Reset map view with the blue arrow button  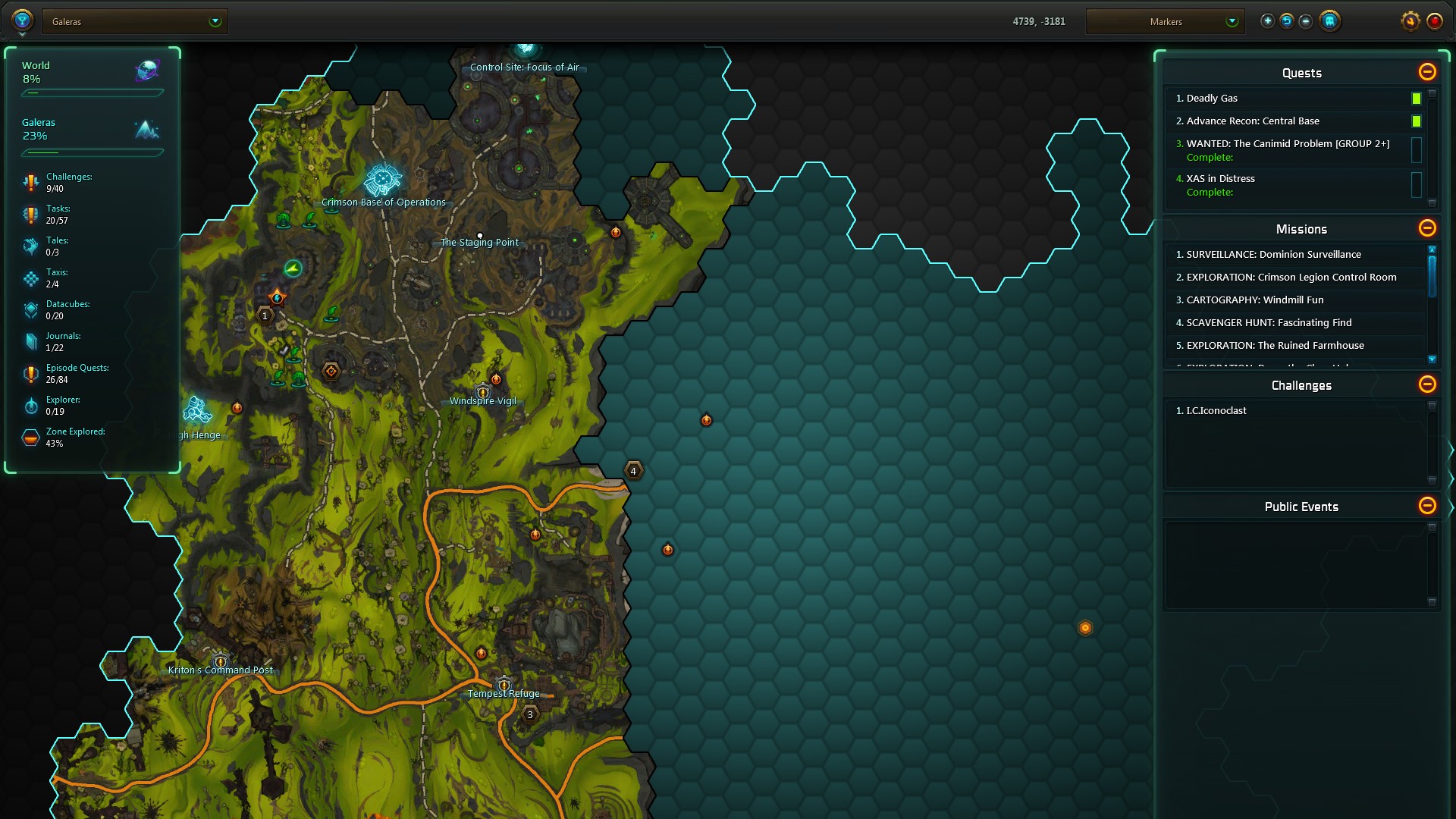tap(1286, 21)
